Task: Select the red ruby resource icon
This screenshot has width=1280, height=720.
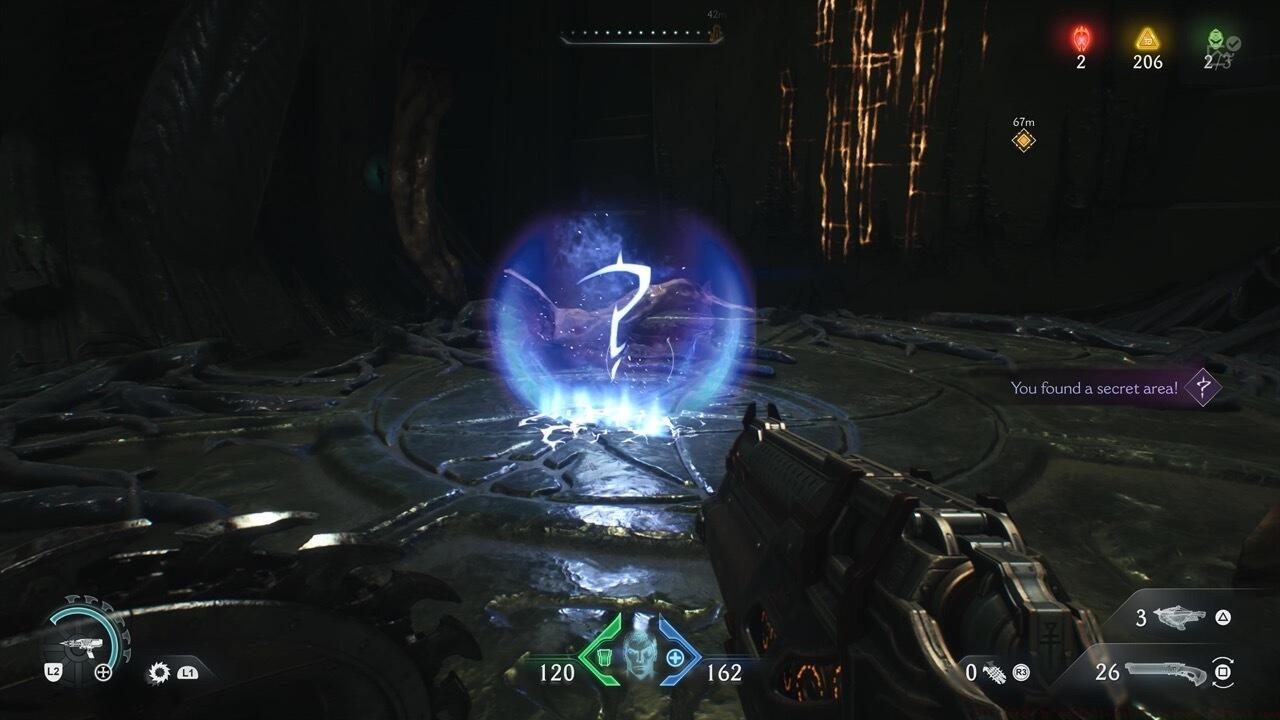Action: tap(1081, 39)
